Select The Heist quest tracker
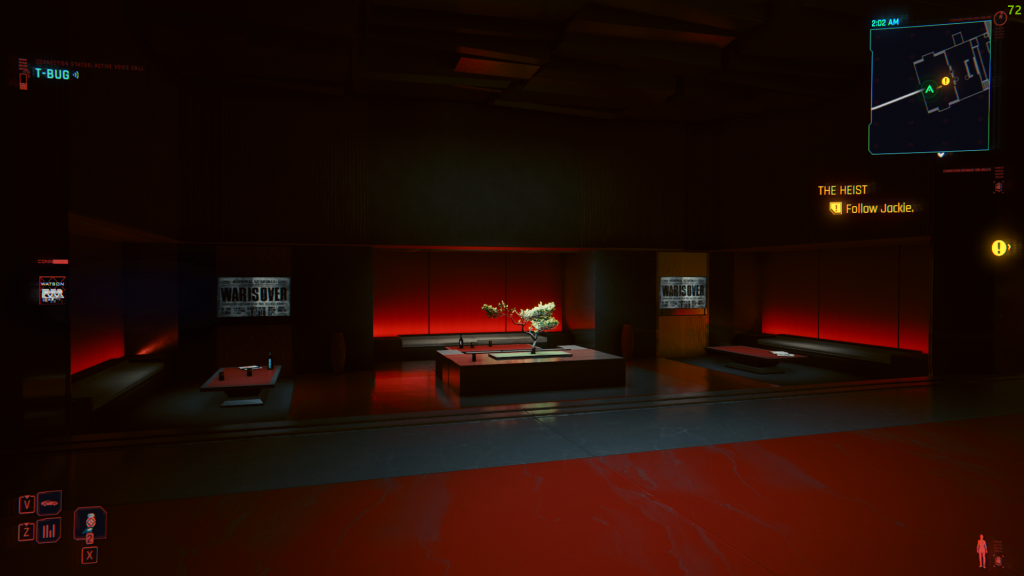 tap(842, 190)
